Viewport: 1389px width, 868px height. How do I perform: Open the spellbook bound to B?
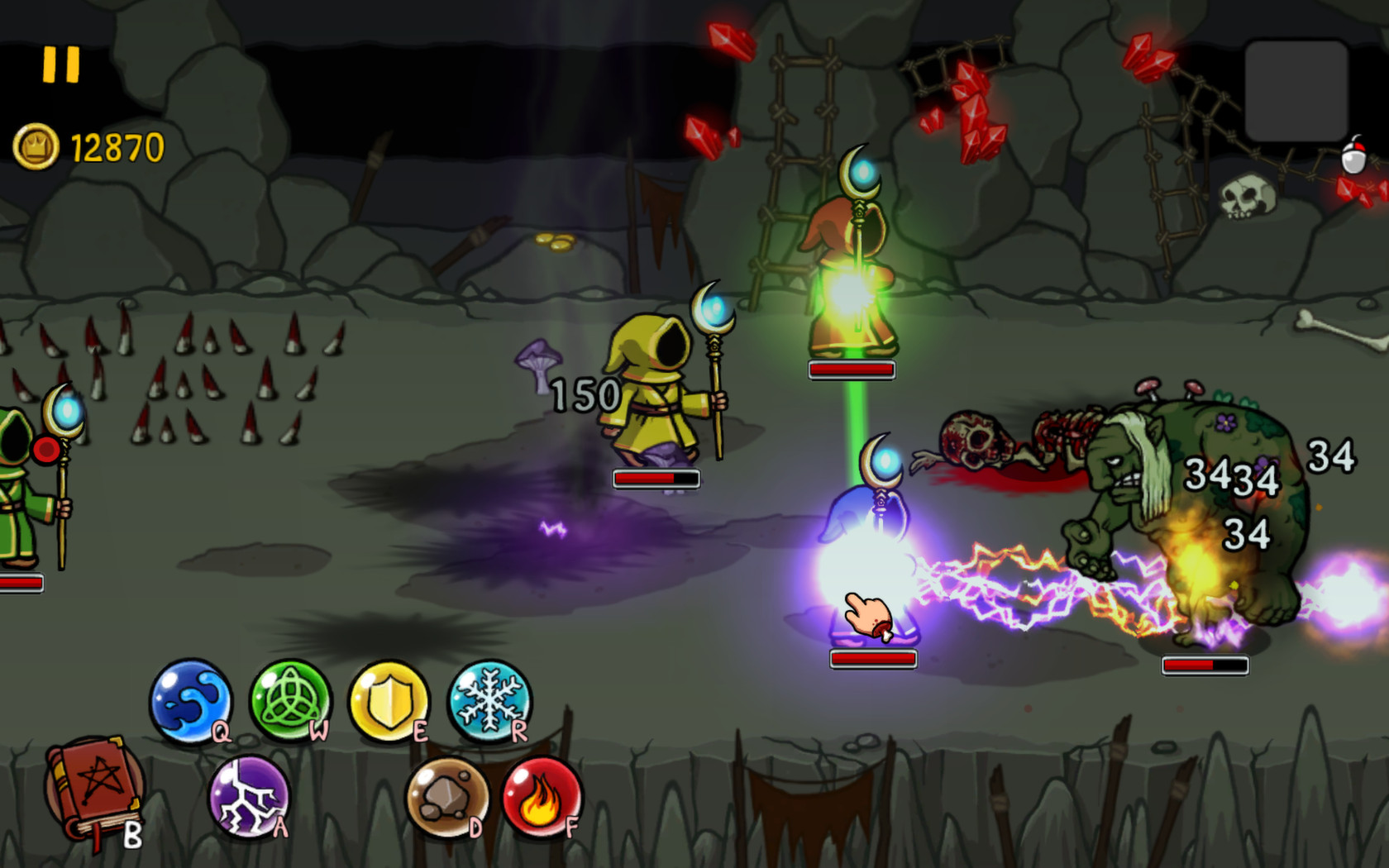tap(91, 789)
